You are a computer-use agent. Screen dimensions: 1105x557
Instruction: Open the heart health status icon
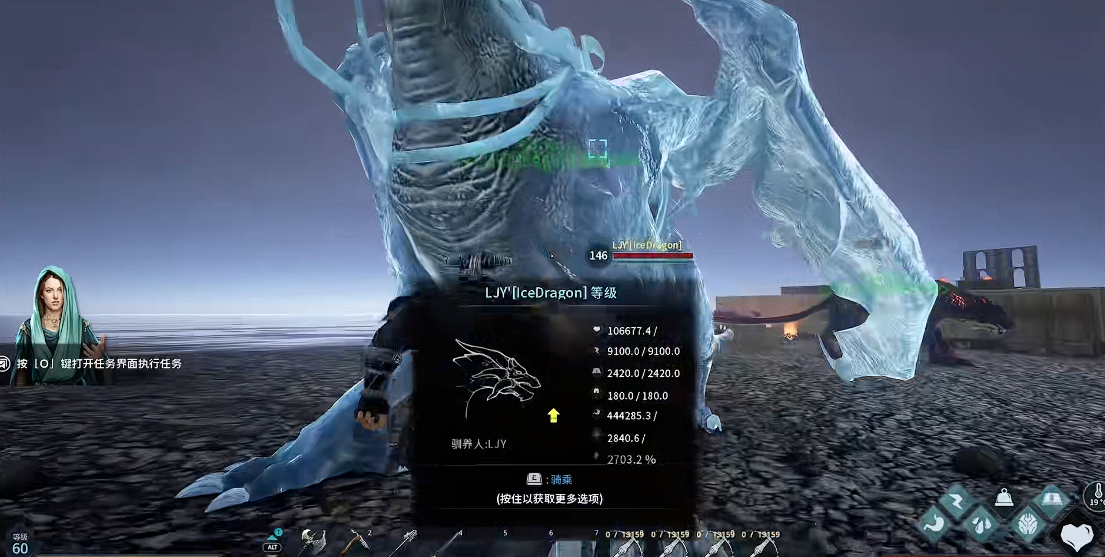point(1077,537)
